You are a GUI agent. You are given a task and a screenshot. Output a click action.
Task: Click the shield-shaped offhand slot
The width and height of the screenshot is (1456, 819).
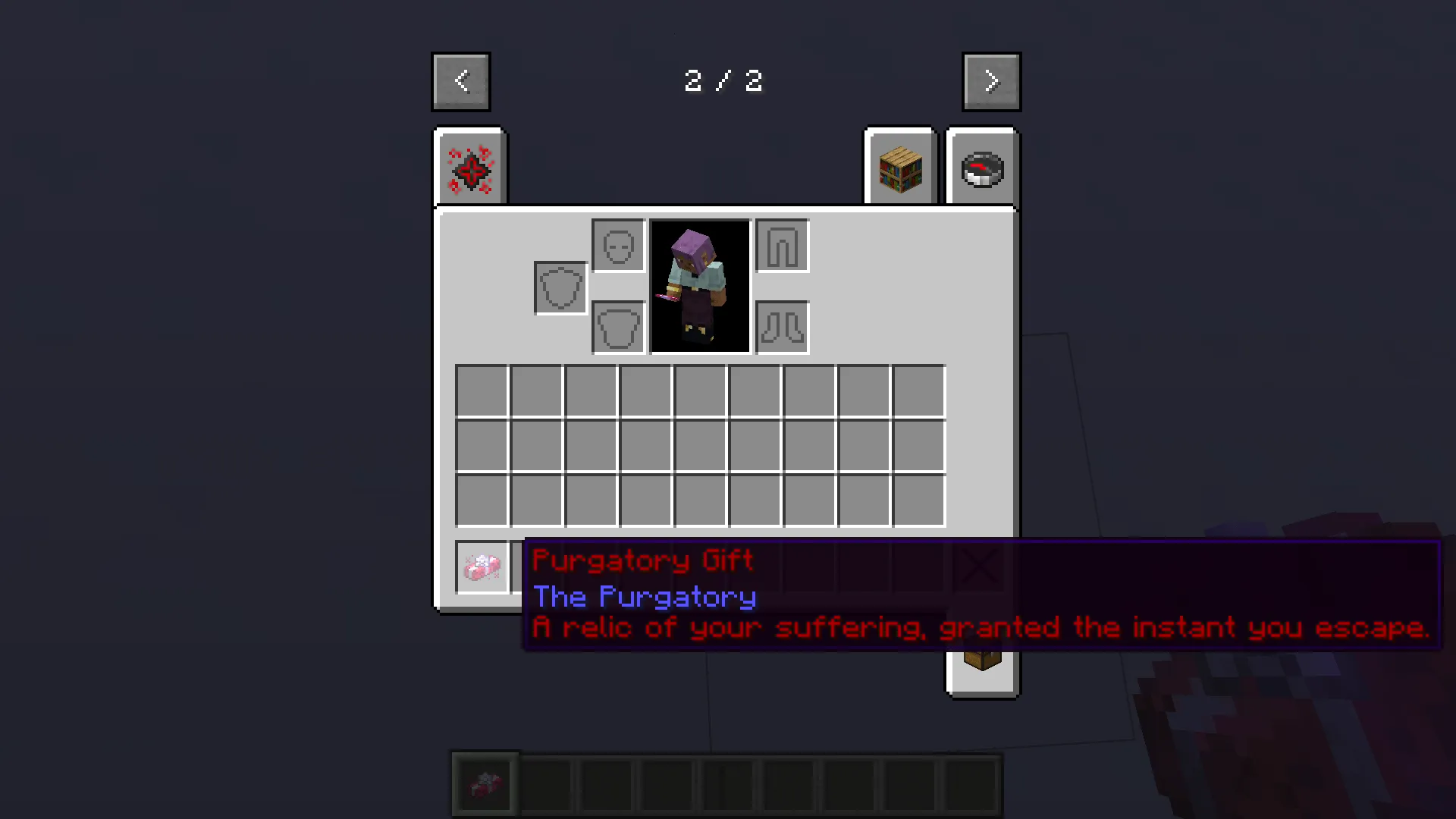560,287
